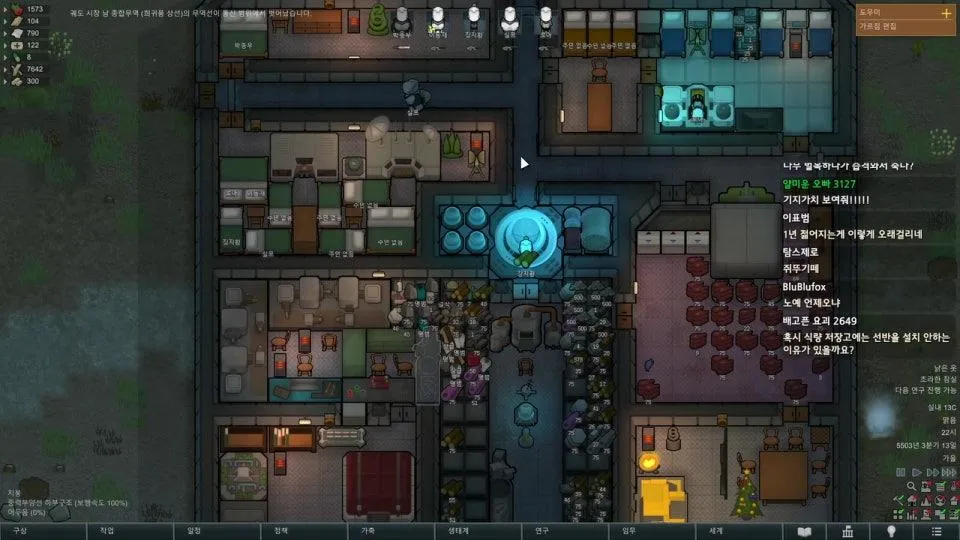Switch to the 일정 schedule tab
Viewport: 960px width, 540px height.
click(194, 531)
